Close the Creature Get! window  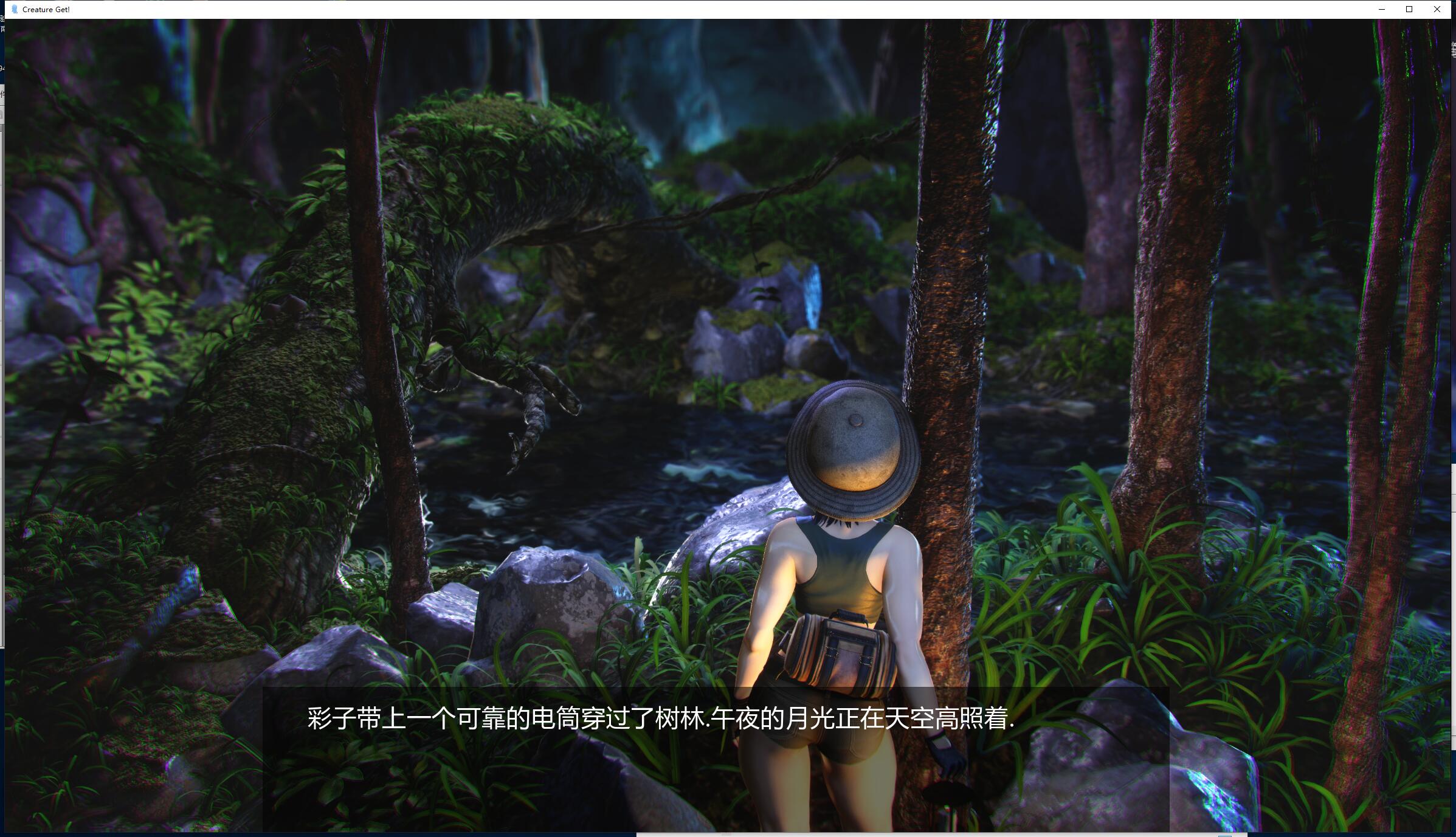(1437, 9)
